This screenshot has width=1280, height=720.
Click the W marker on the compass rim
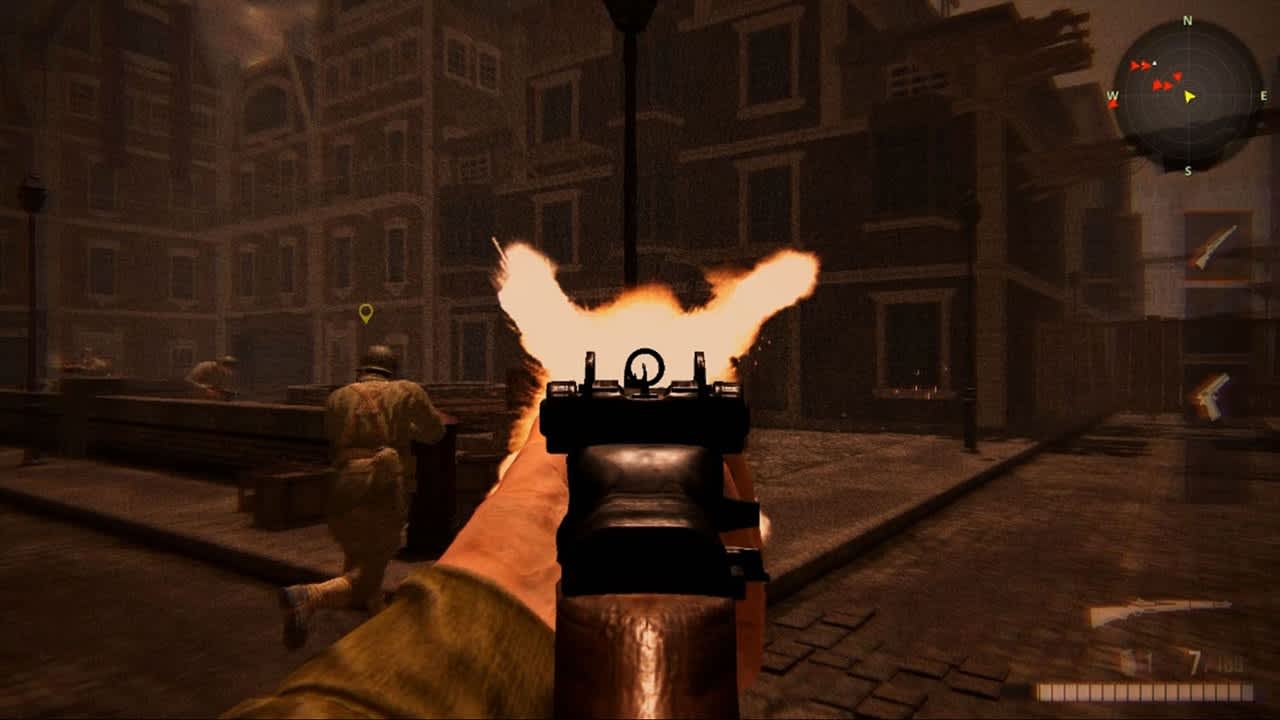coord(1112,96)
